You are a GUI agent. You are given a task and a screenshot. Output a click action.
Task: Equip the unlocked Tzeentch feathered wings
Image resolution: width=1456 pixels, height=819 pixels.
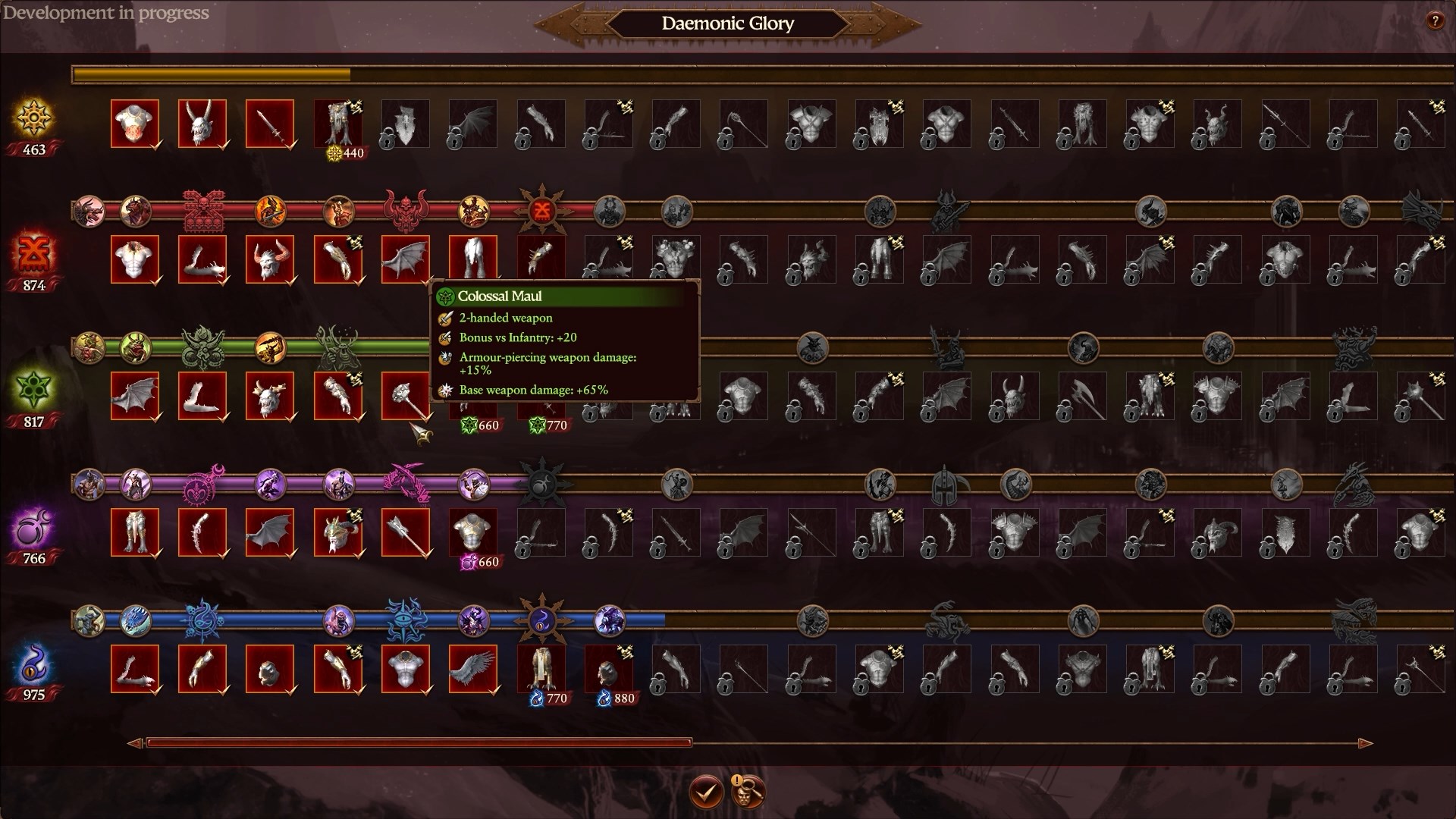click(473, 669)
